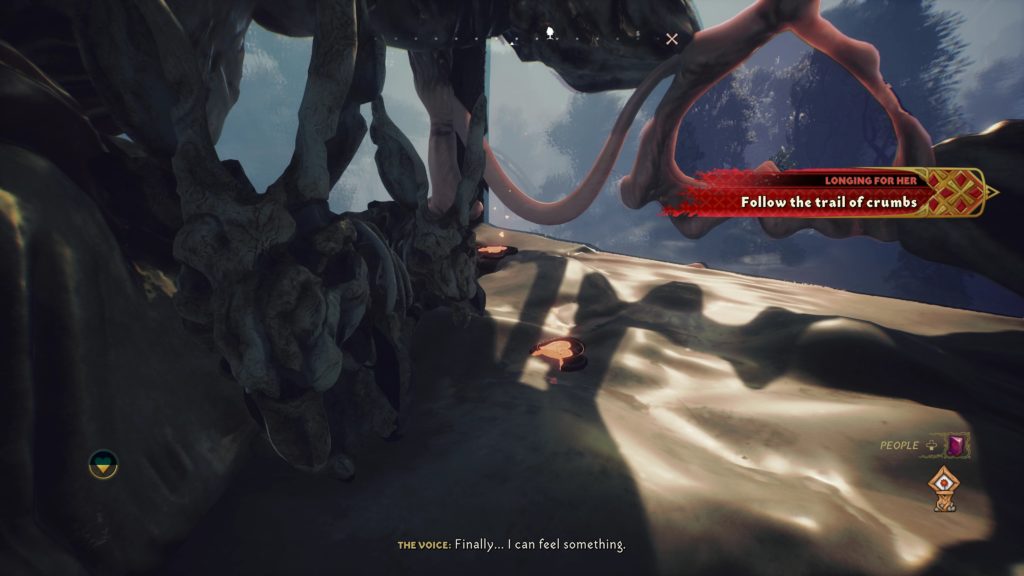Select the white tree marker on the compass

[550, 36]
